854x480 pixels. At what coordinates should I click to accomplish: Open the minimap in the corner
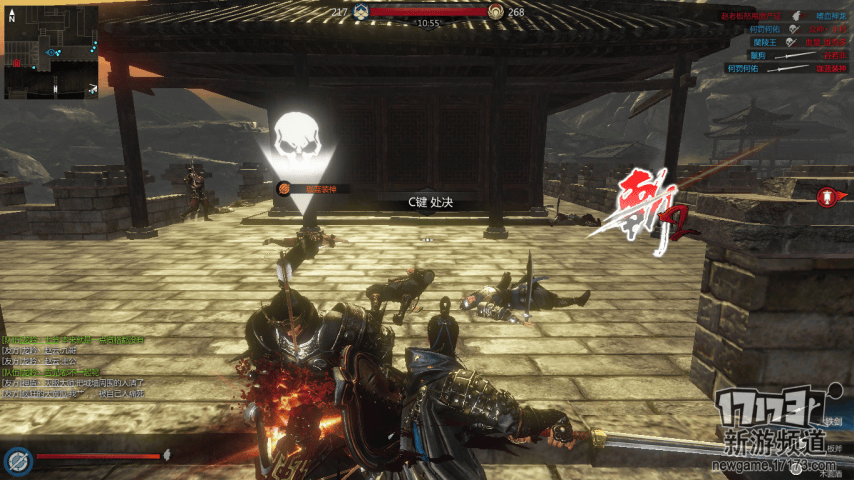(x=51, y=53)
